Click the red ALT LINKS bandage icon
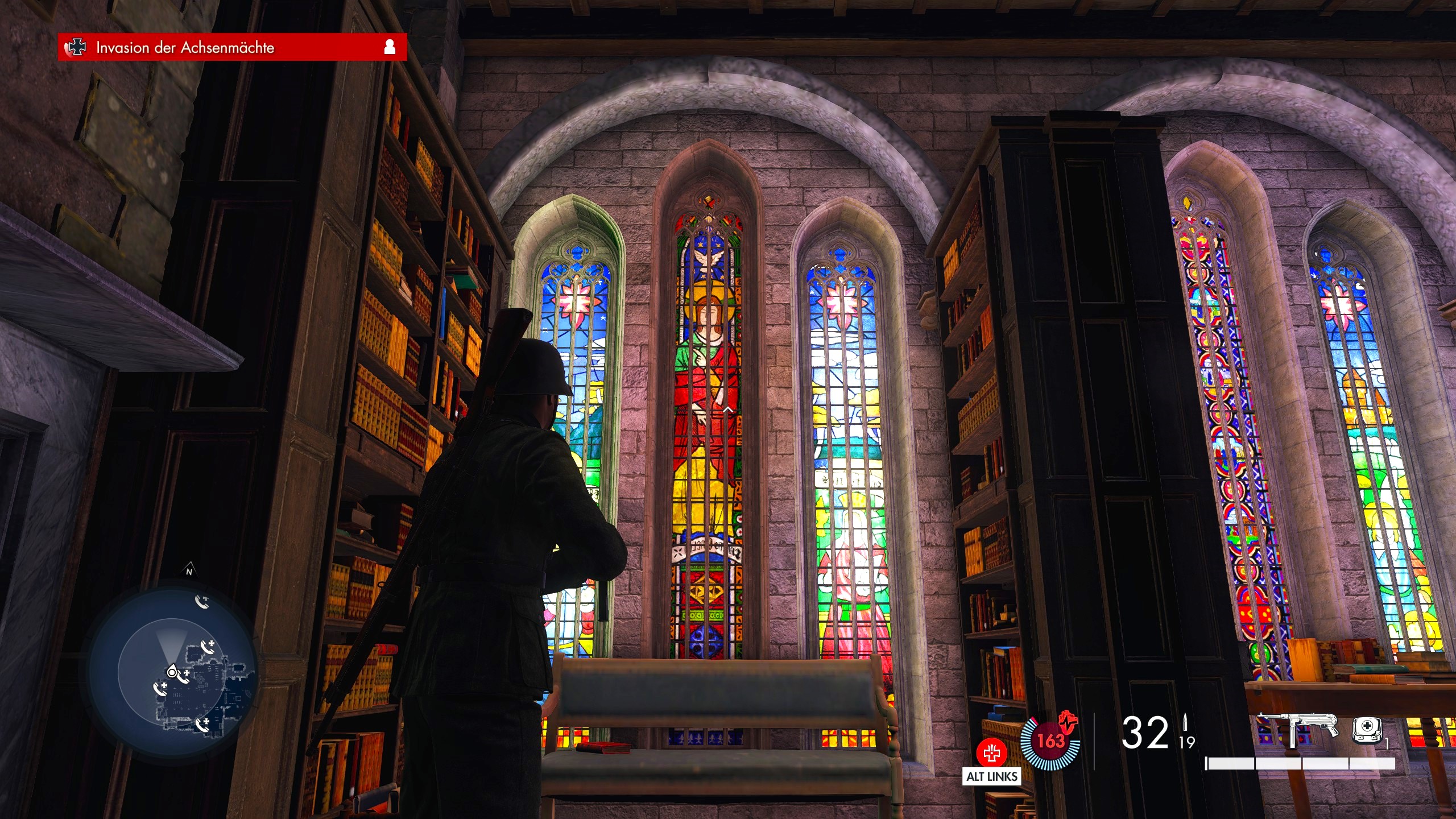1456x819 pixels. [x=991, y=753]
